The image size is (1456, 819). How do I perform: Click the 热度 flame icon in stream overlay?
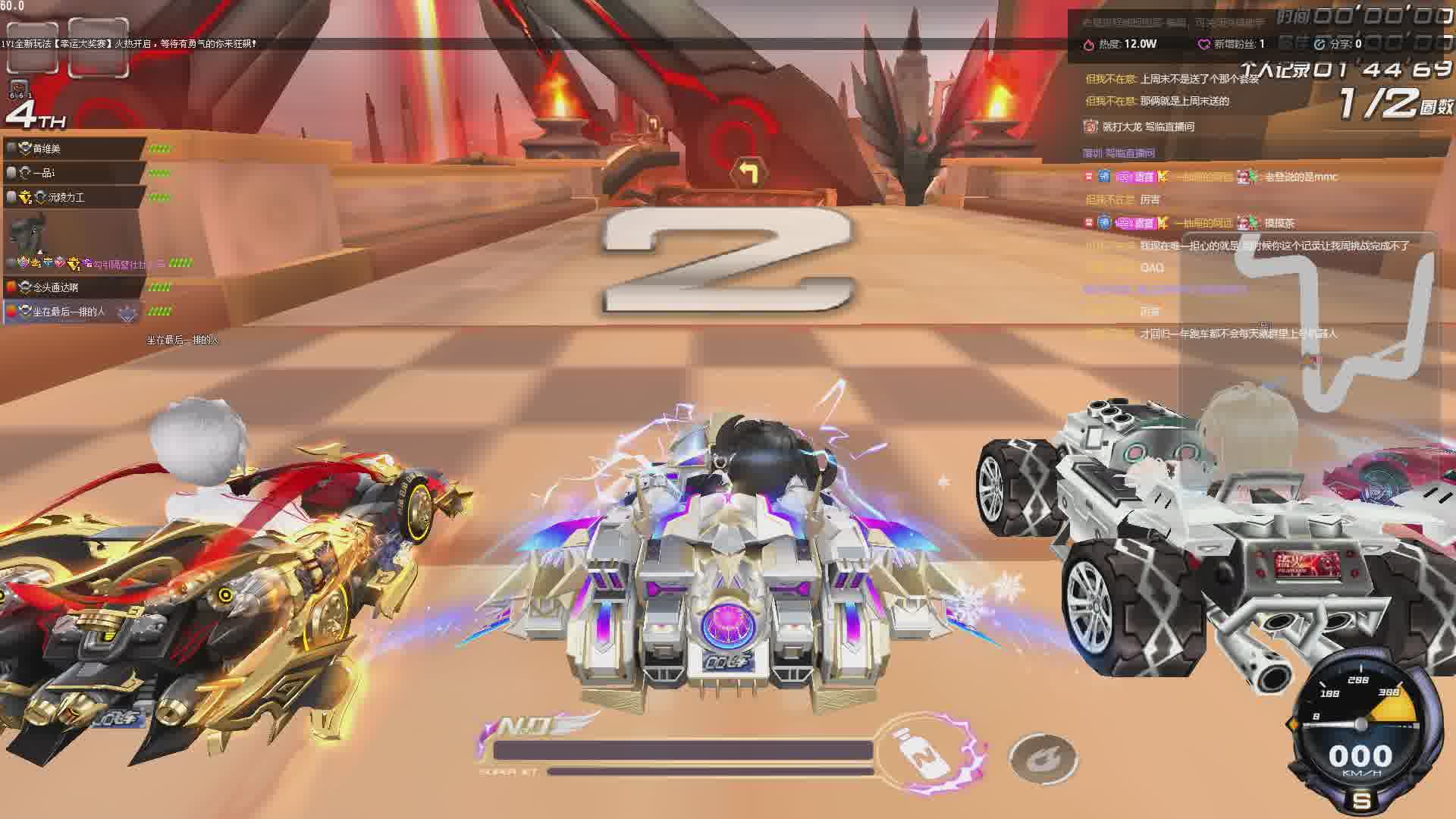click(x=1089, y=45)
